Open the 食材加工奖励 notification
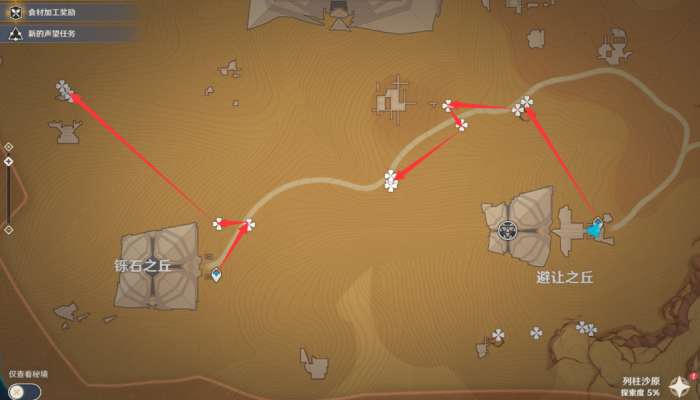 (62, 13)
